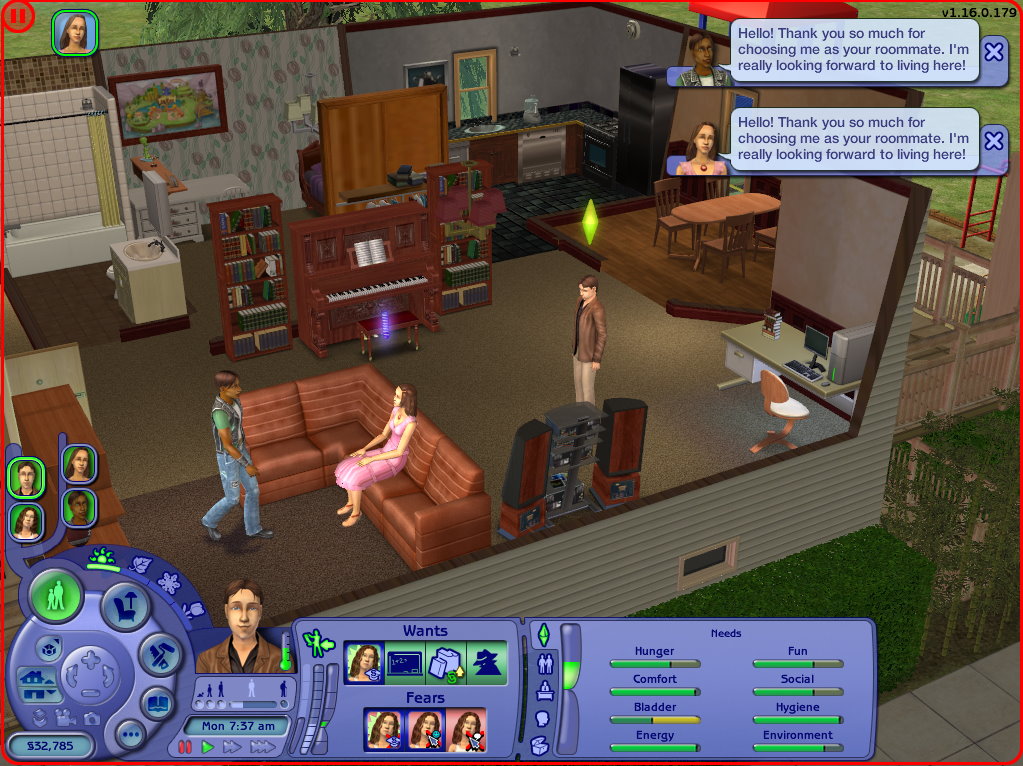Open the story mode book button

click(158, 703)
